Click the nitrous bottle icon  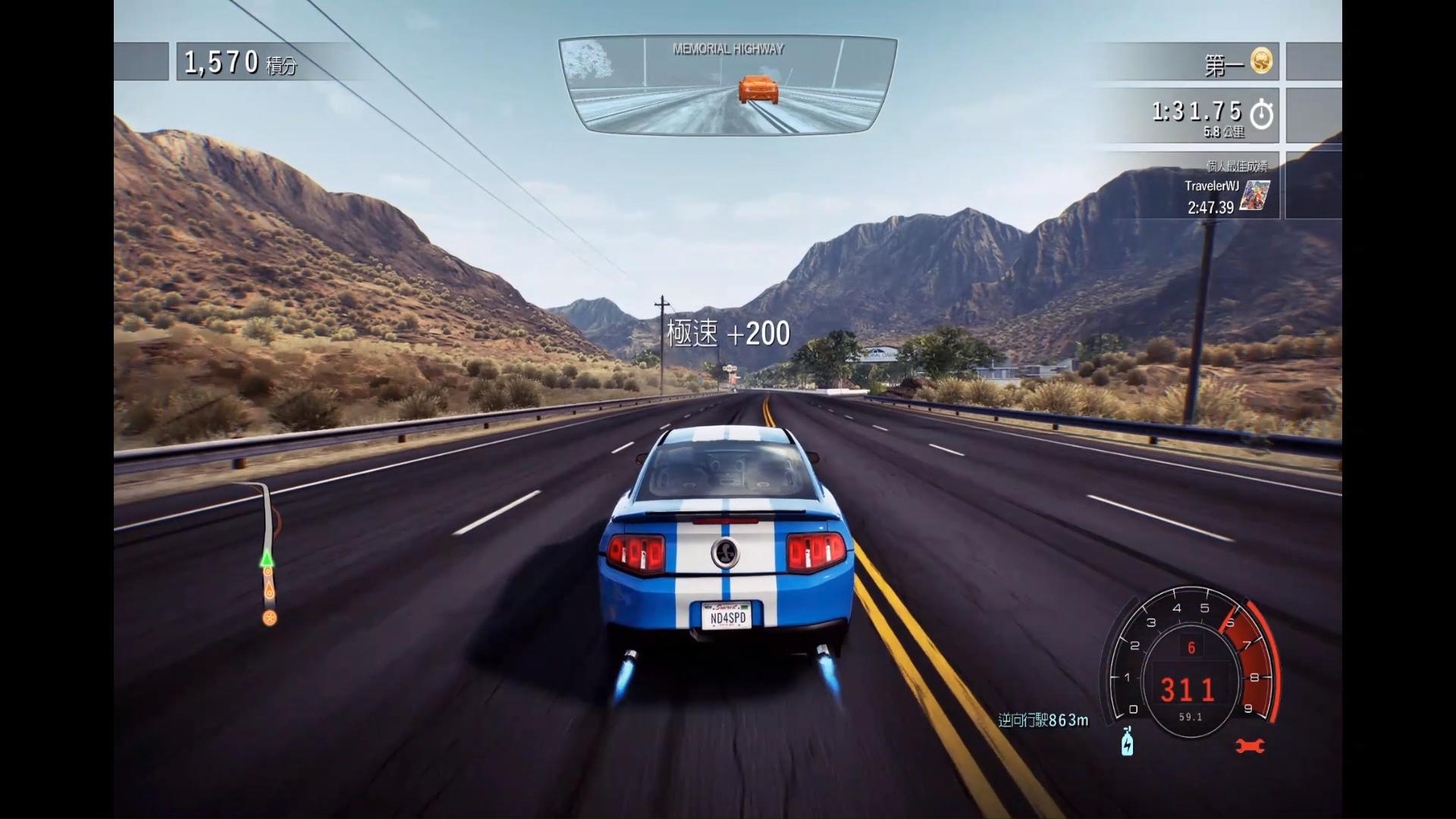point(1128,741)
